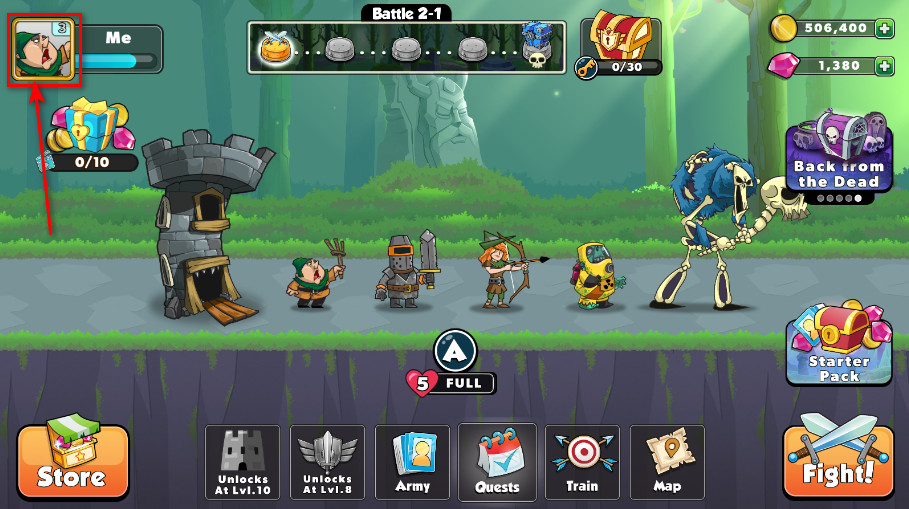Open the Back from the Dead offer
The width and height of the screenshot is (909, 509).
click(838, 155)
